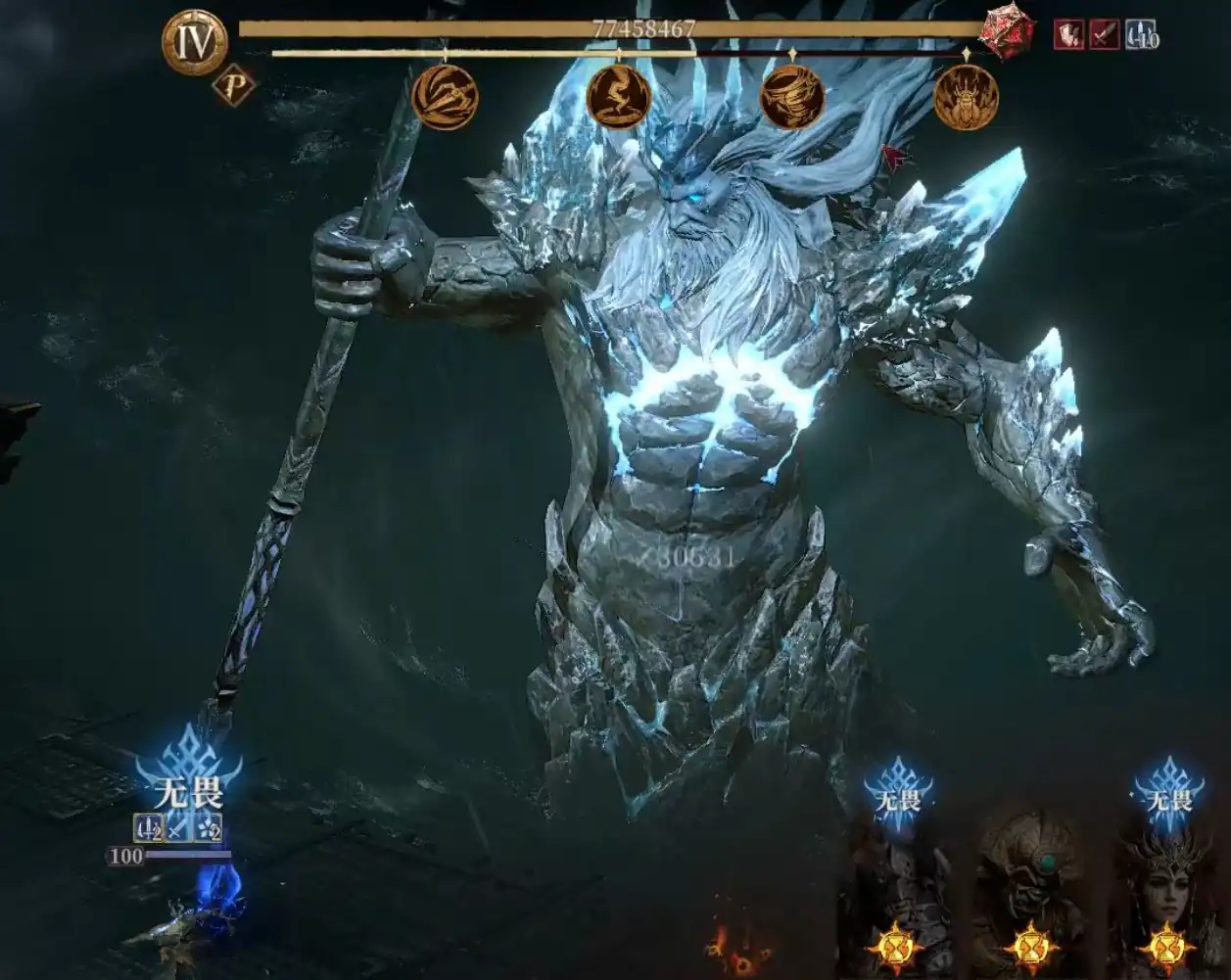Inspect the boss horned demon skill icon
Screen dimensions: 1231x980
[967, 97]
